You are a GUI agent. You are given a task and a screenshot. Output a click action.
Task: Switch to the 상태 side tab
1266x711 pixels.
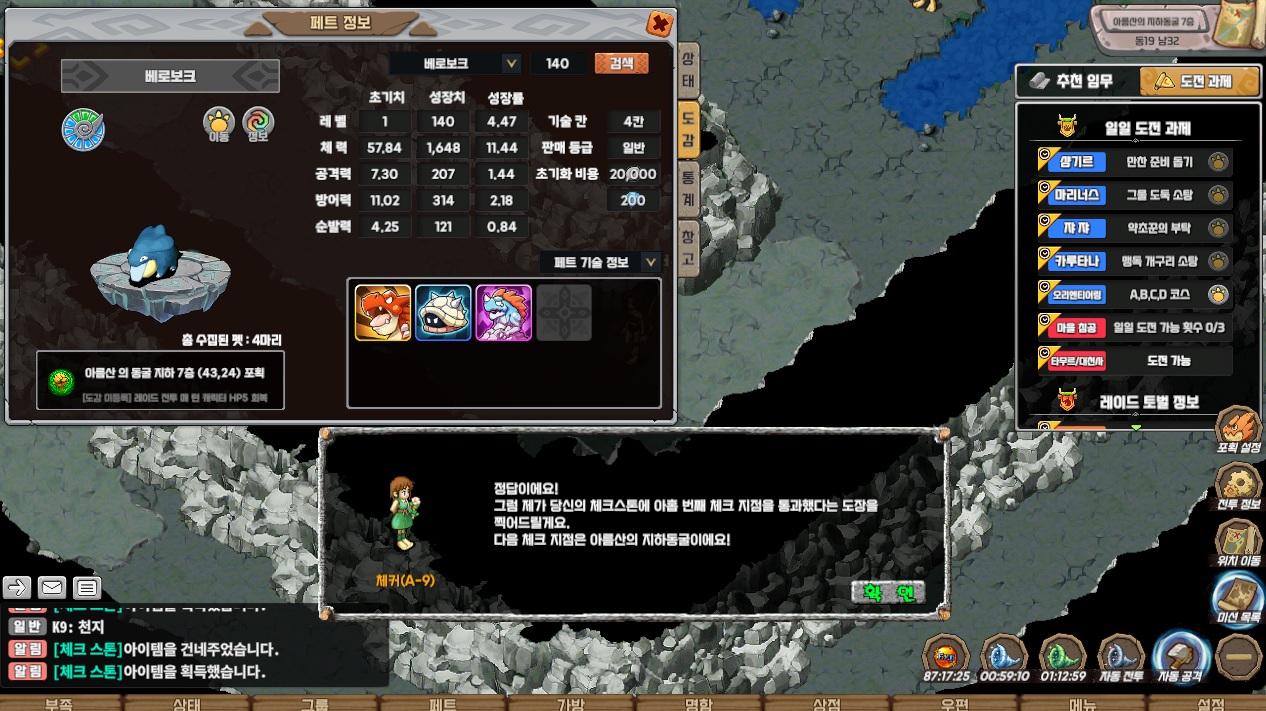tap(688, 68)
